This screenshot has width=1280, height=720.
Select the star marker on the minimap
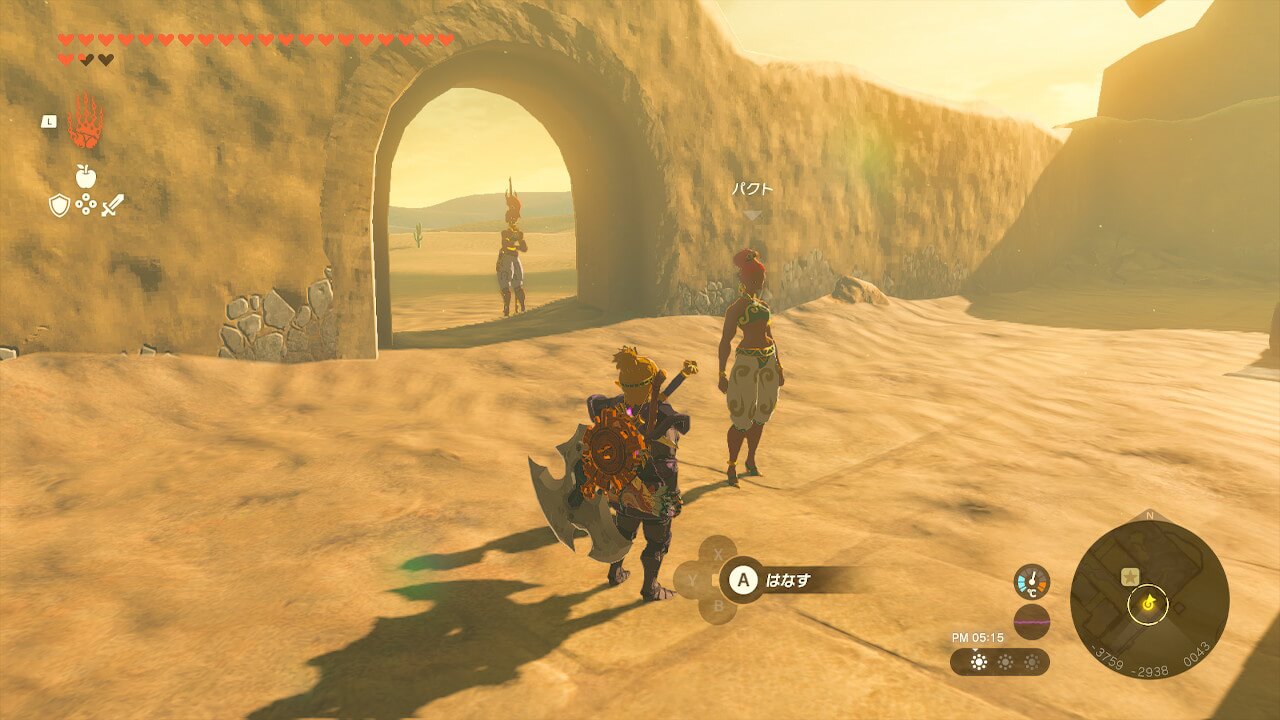tap(1130, 576)
